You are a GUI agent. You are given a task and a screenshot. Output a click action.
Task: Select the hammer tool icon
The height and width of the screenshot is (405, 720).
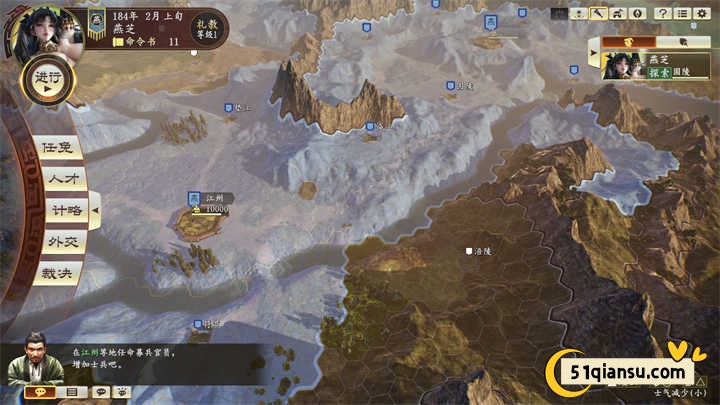600,13
